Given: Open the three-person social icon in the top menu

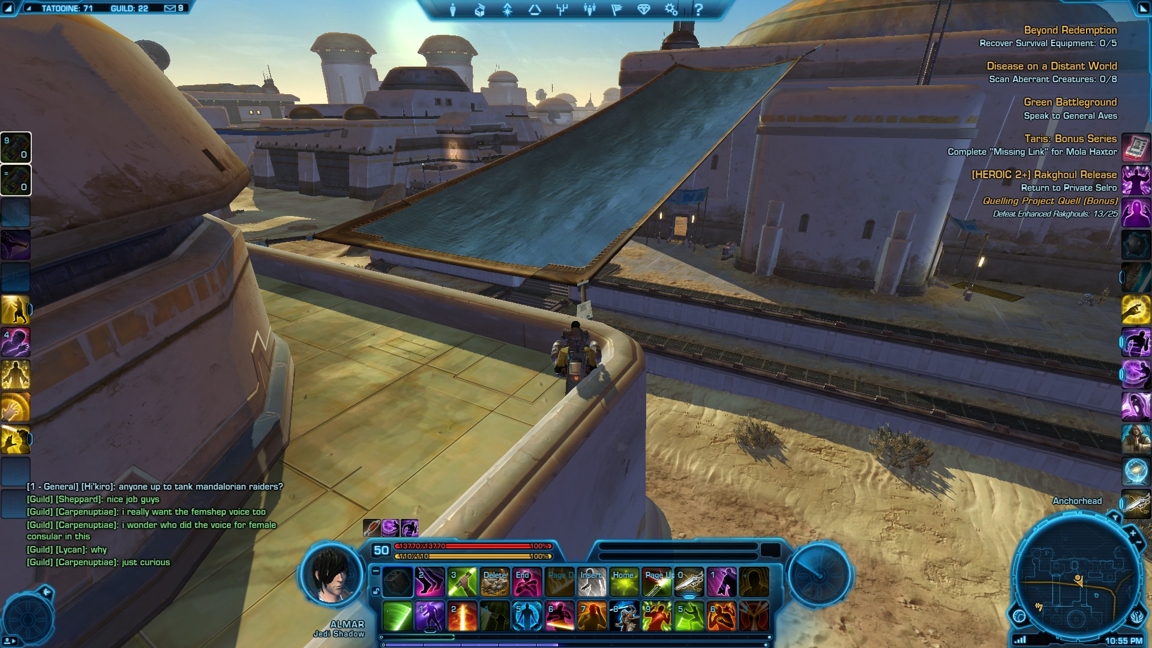Looking at the screenshot, I should coord(589,10).
